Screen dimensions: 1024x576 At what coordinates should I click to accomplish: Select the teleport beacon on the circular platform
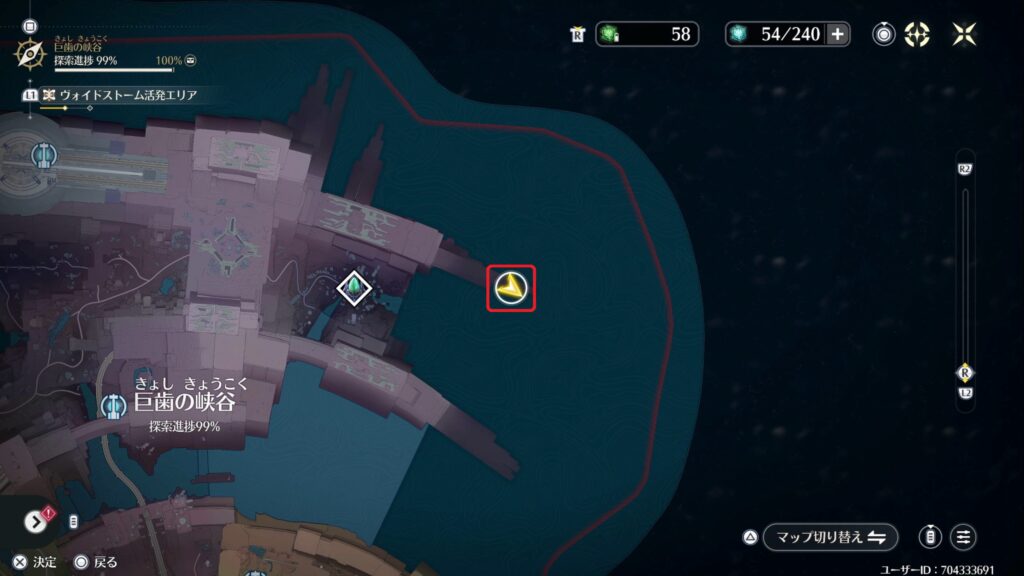[x=42, y=154]
